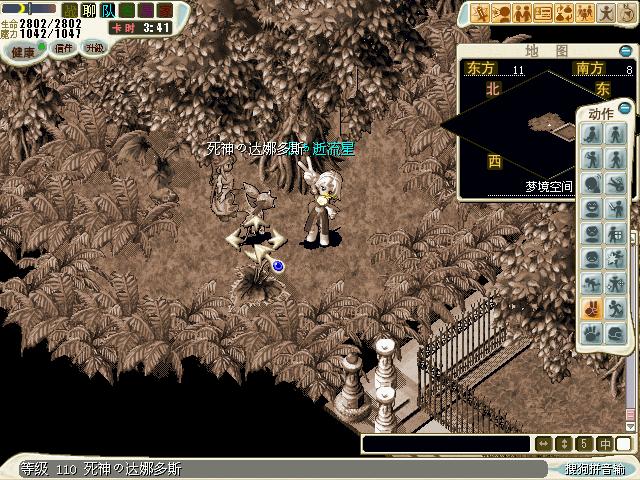The height and width of the screenshot is (480, 640).
Task: Open the 信件 mail button
Action: [64, 48]
